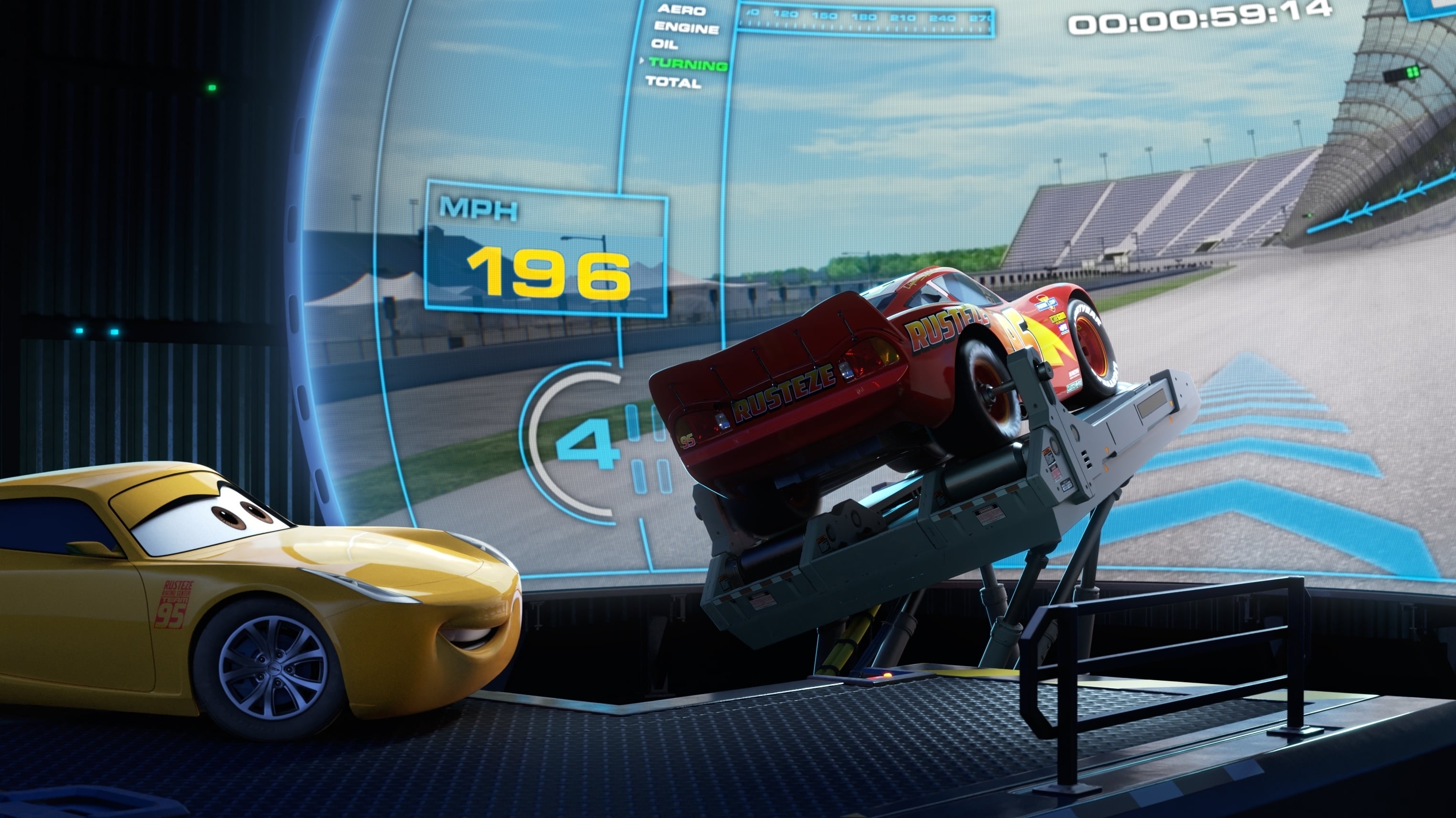Image resolution: width=1456 pixels, height=818 pixels.
Task: Show the TOTAL entry
Action: point(673,82)
